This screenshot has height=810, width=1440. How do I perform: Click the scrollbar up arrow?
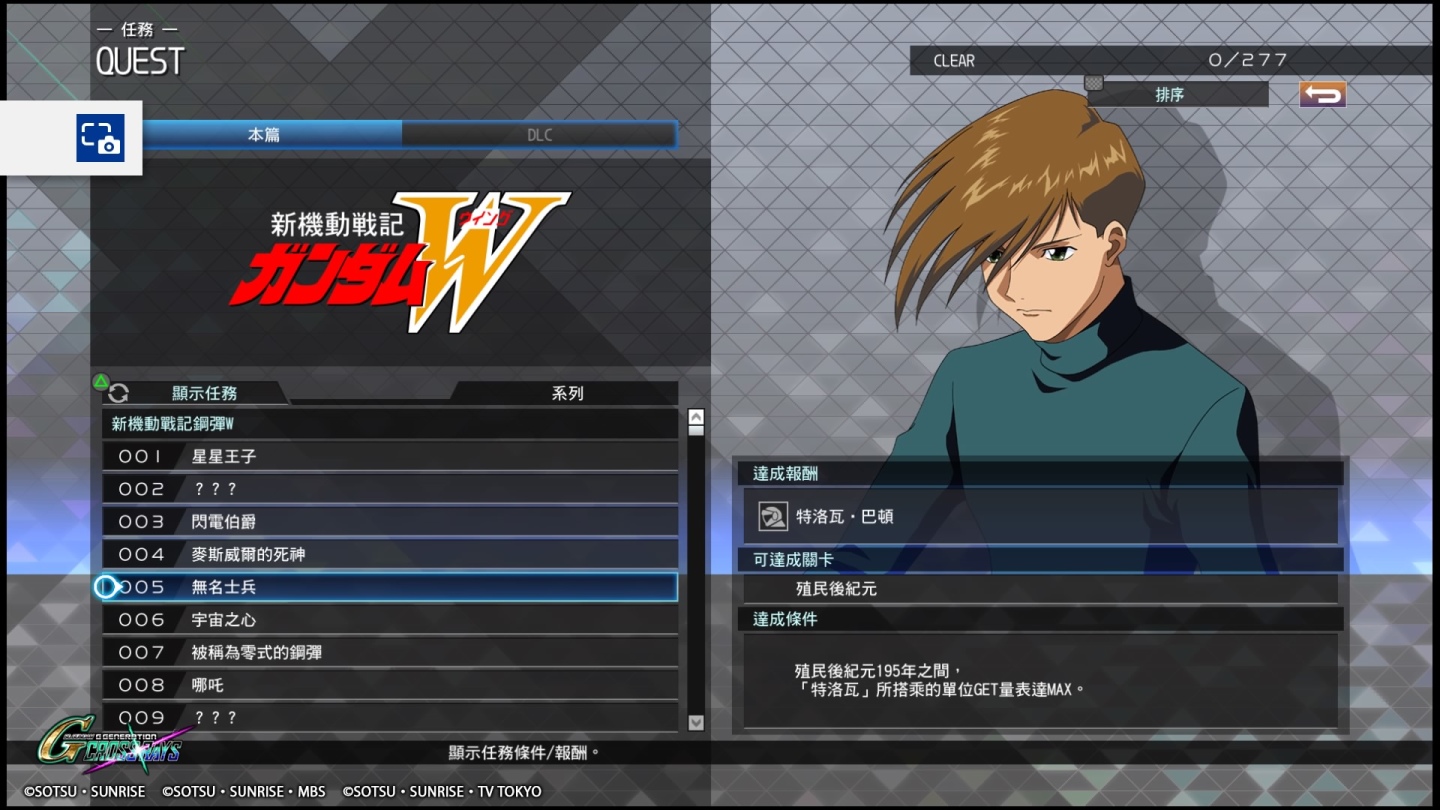tap(695, 415)
